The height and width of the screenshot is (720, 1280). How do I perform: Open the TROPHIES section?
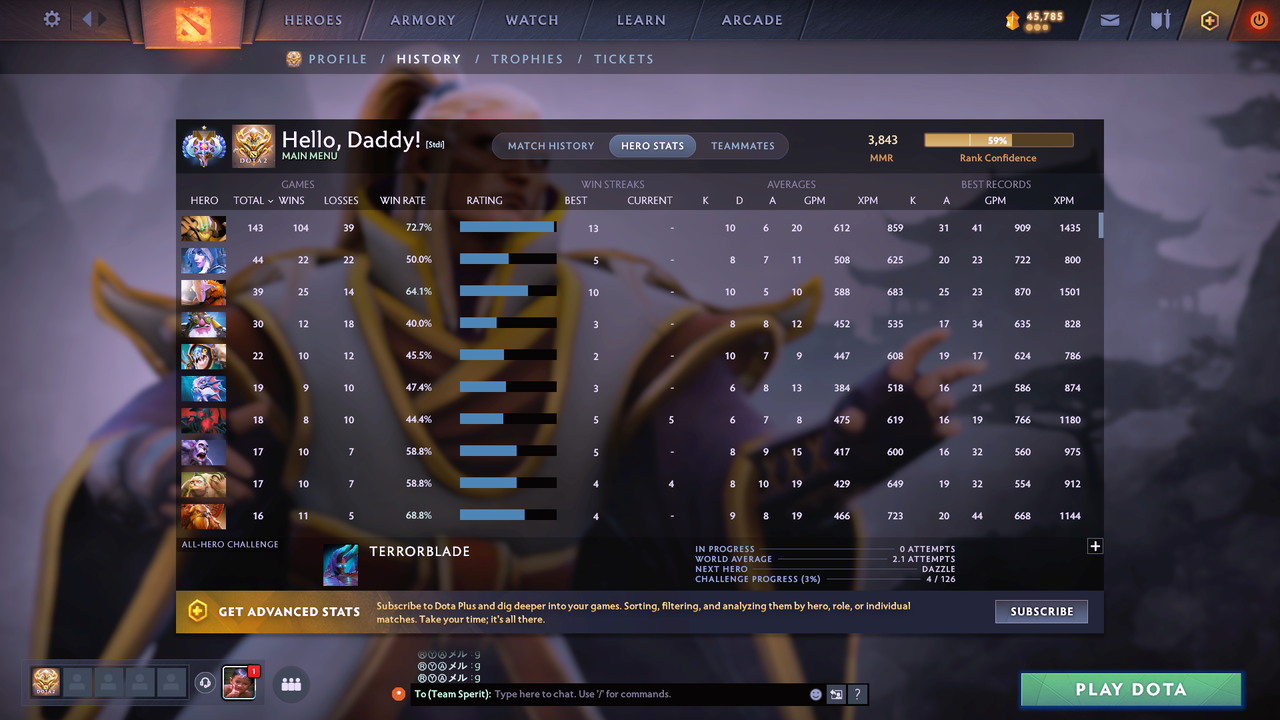click(x=527, y=59)
